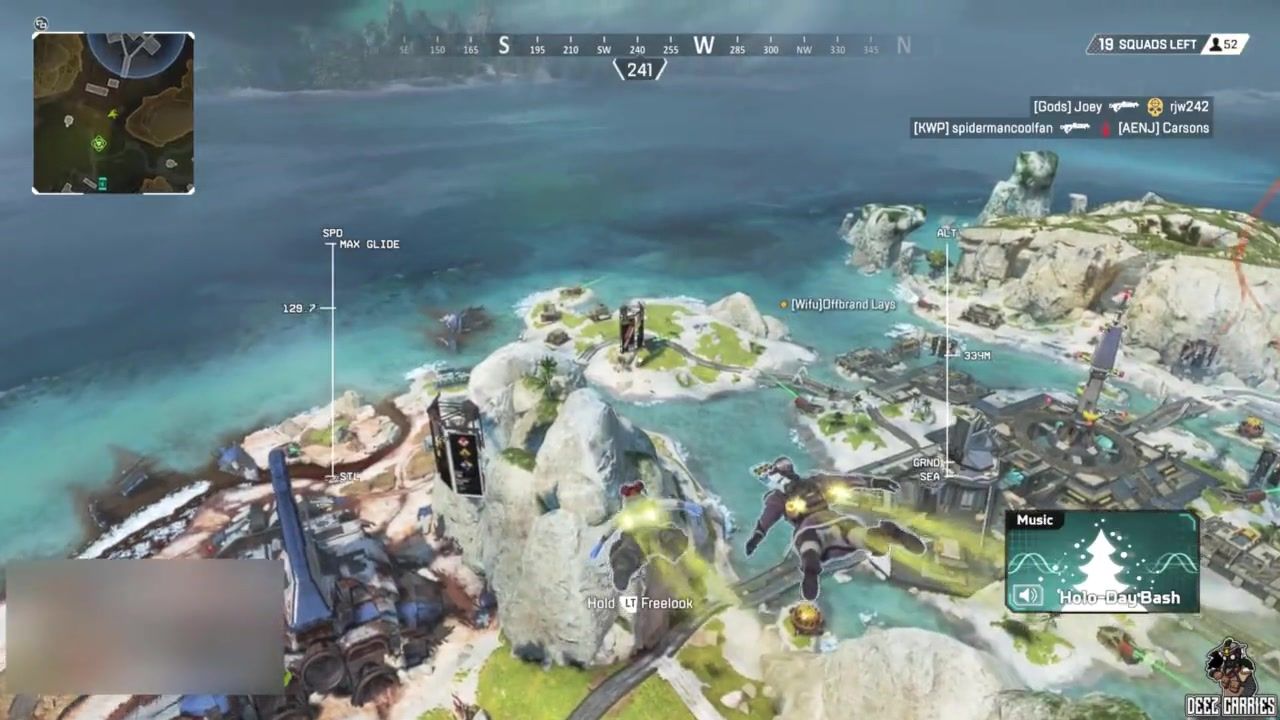Click the speaker icon on the Music card
The width and height of the screenshot is (1280, 720).
click(x=1030, y=597)
